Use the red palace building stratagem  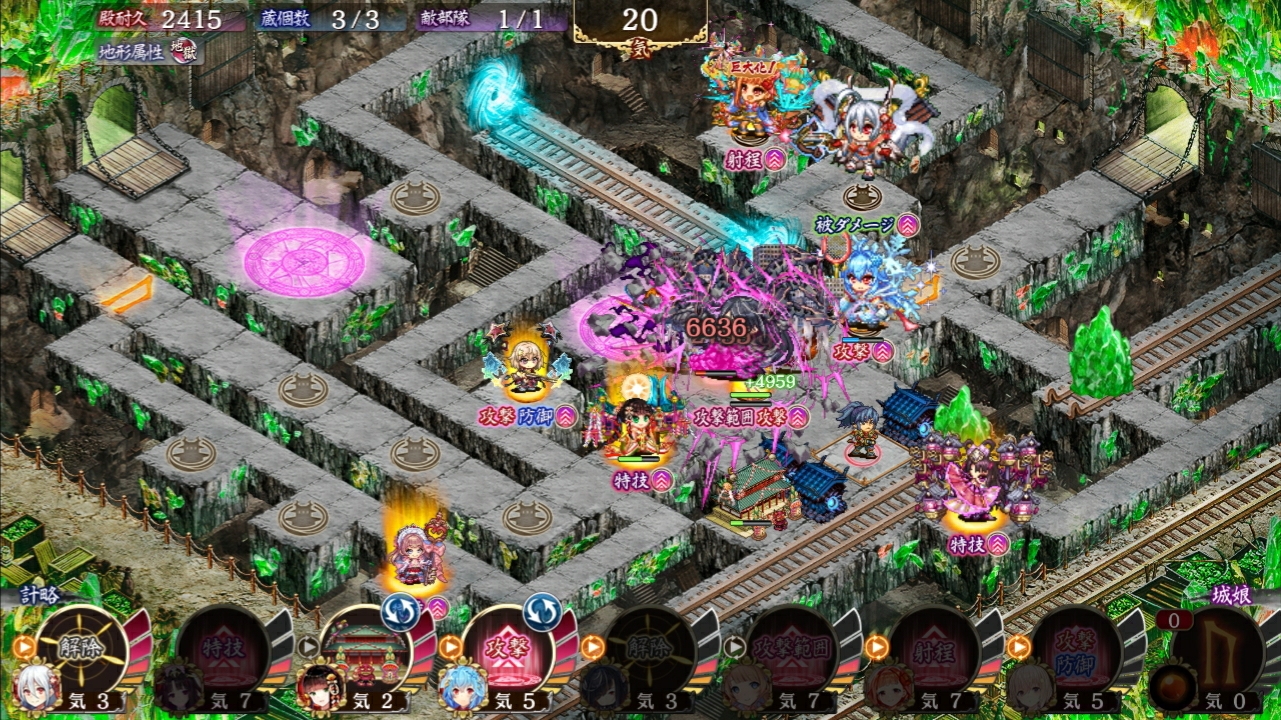(364, 649)
